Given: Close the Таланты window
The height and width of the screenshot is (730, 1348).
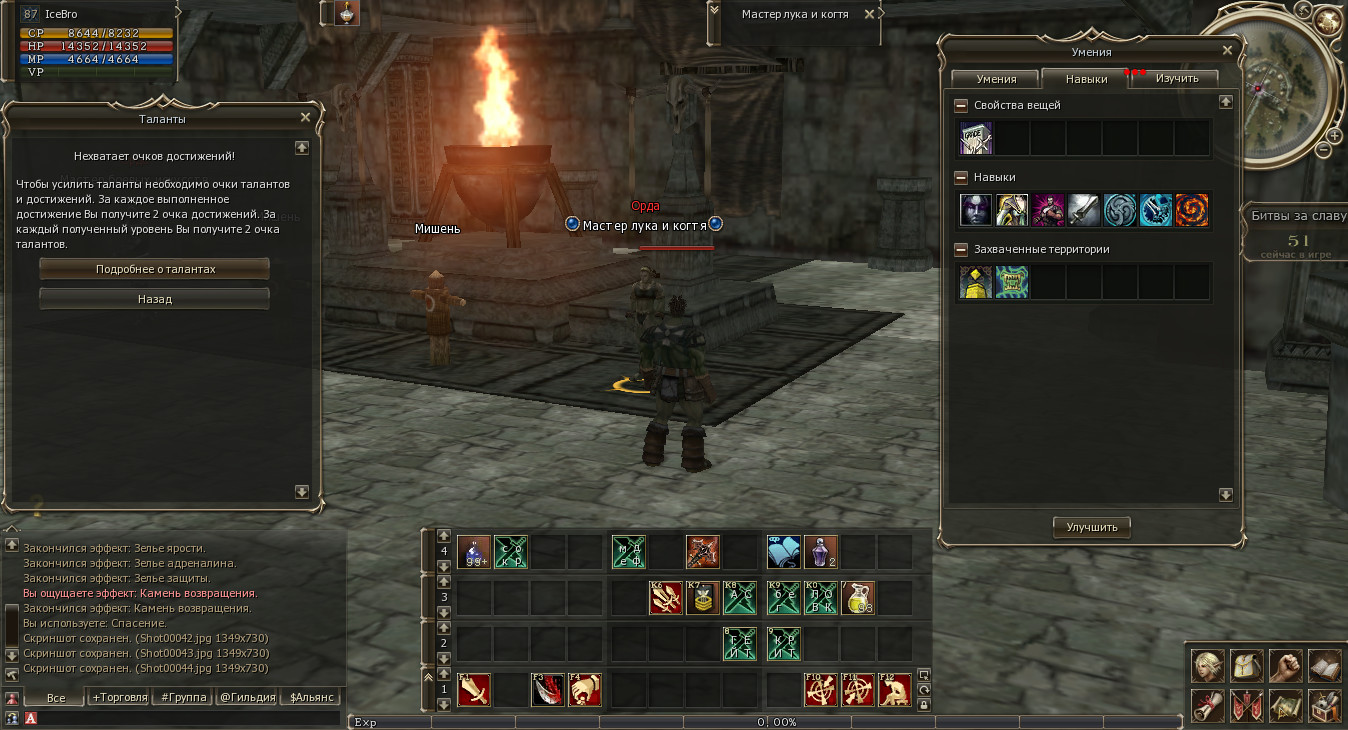Looking at the screenshot, I should pos(306,117).
